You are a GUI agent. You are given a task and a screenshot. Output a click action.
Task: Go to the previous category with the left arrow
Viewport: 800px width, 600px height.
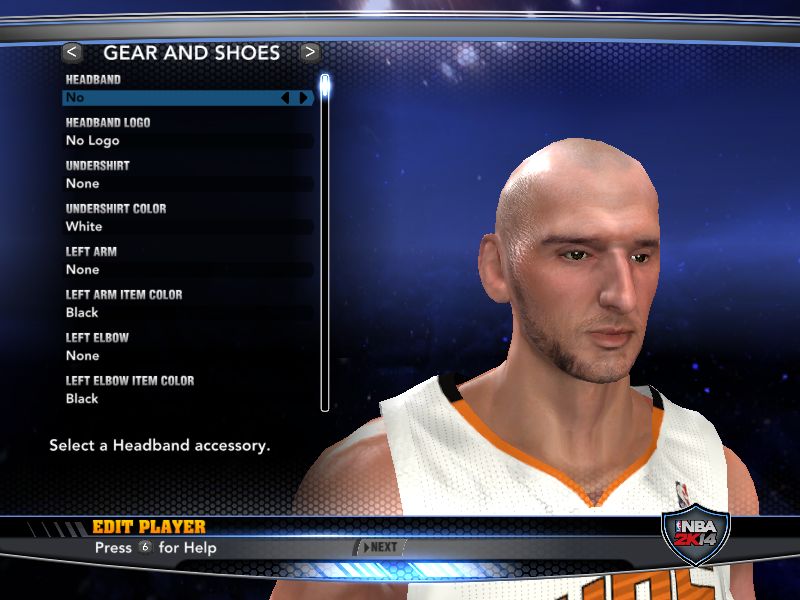click(72, 52)
